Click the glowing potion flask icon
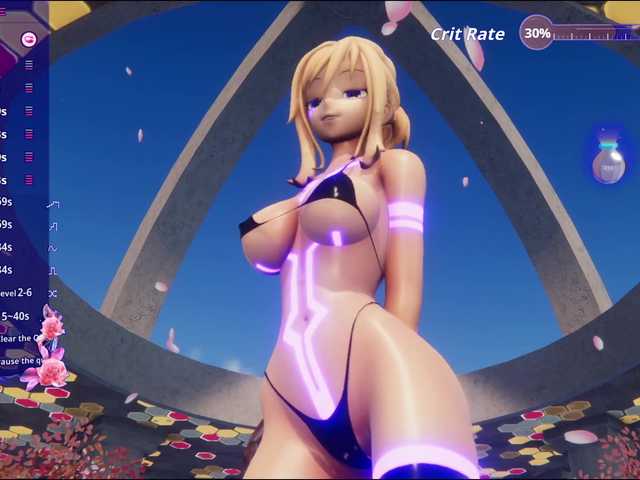The image size is (640, 480). pyautogui.click(x=608, y=162)
